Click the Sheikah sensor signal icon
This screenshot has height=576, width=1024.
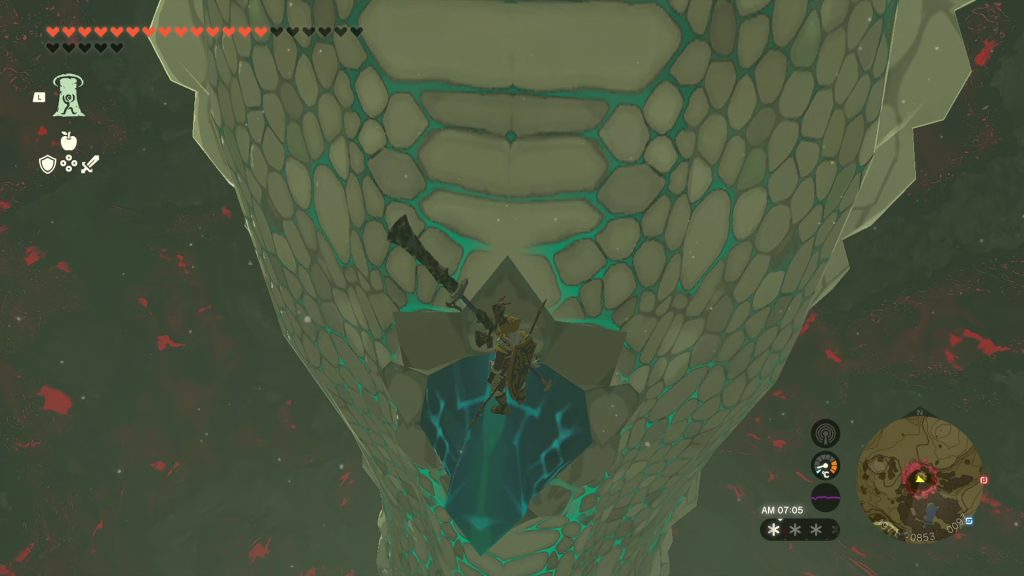(x=825, y=433)
